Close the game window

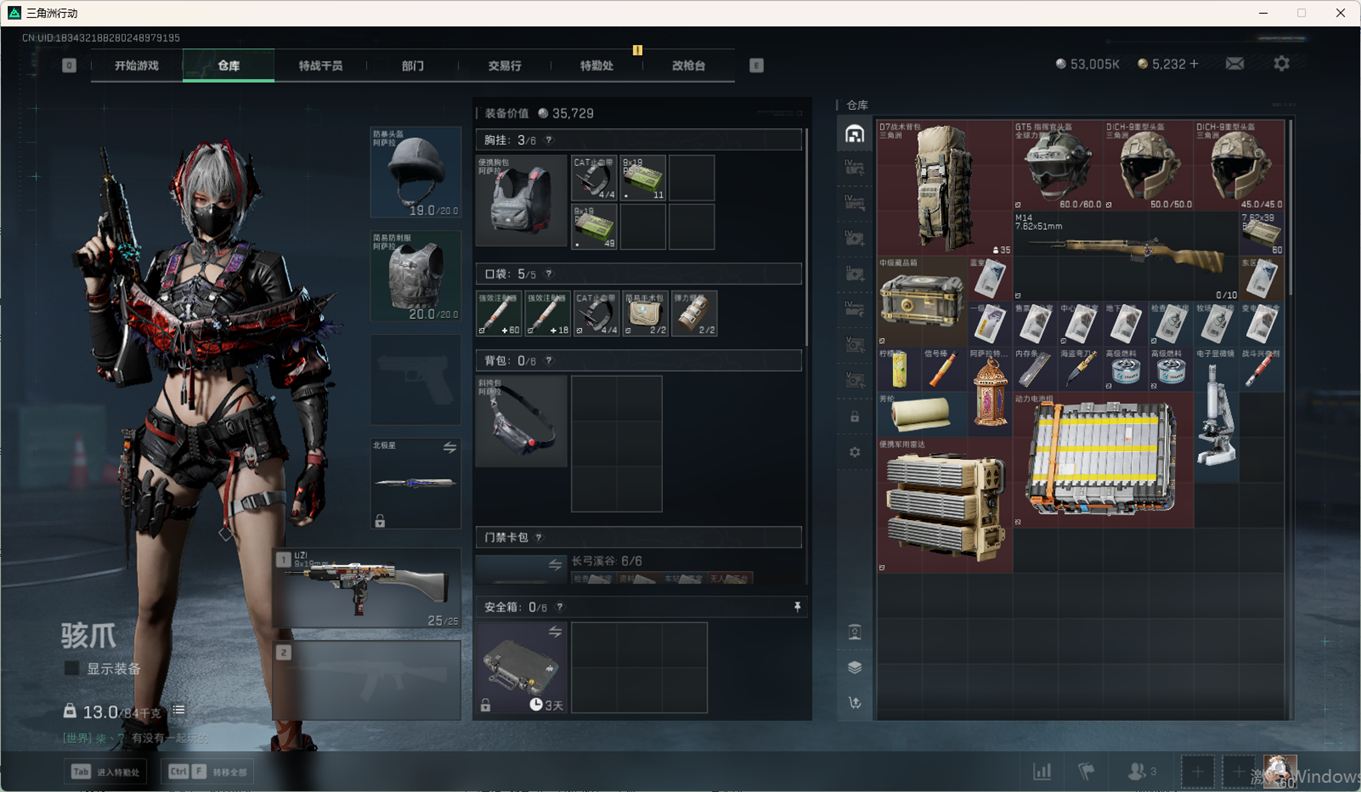click(x=1340, y=13)
